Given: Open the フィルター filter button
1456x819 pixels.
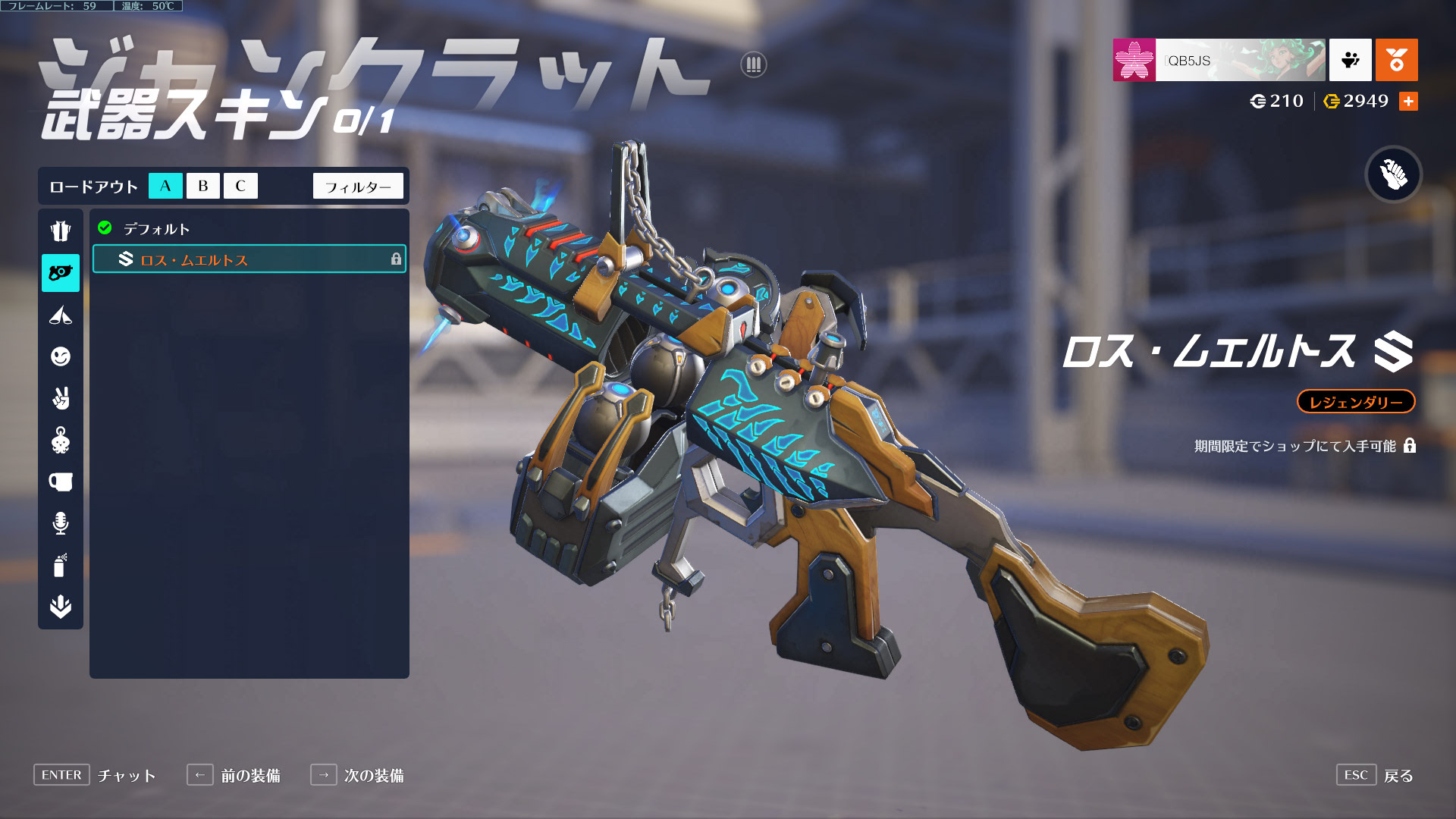Looking at the screenshot, I should 358,187.
